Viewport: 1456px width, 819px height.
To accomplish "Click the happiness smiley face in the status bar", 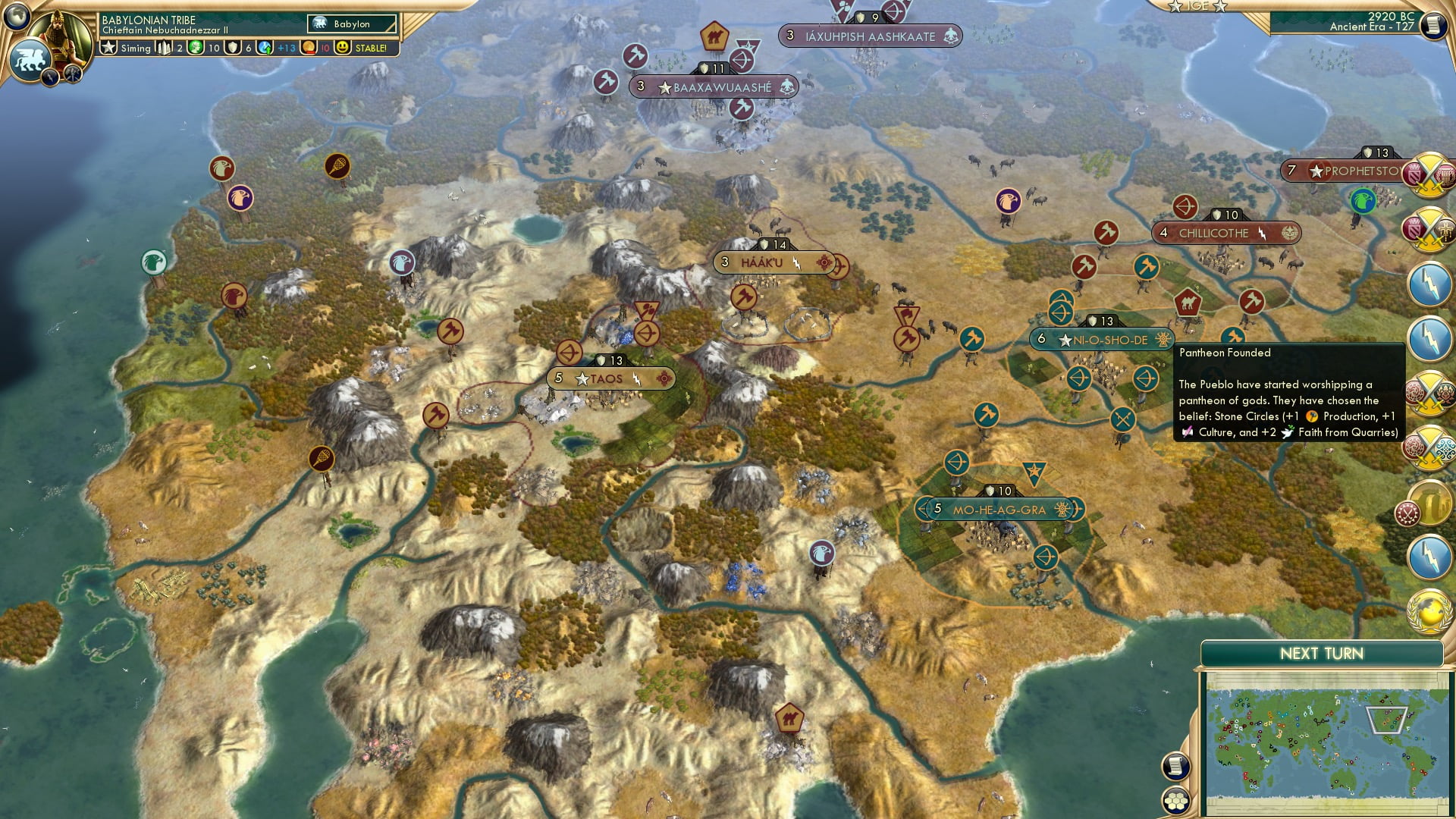I will tap(343, 48).
